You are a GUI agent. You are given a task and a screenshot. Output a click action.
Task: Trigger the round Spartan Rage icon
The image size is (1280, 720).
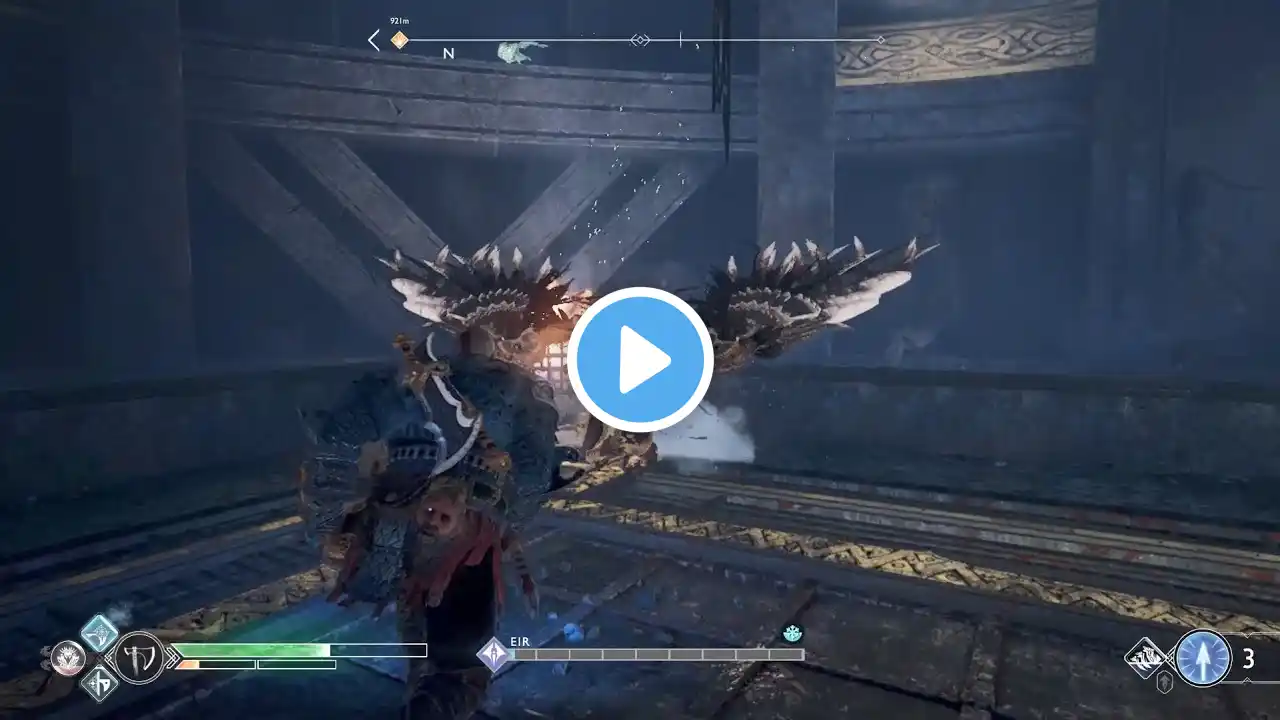(67, 657)
